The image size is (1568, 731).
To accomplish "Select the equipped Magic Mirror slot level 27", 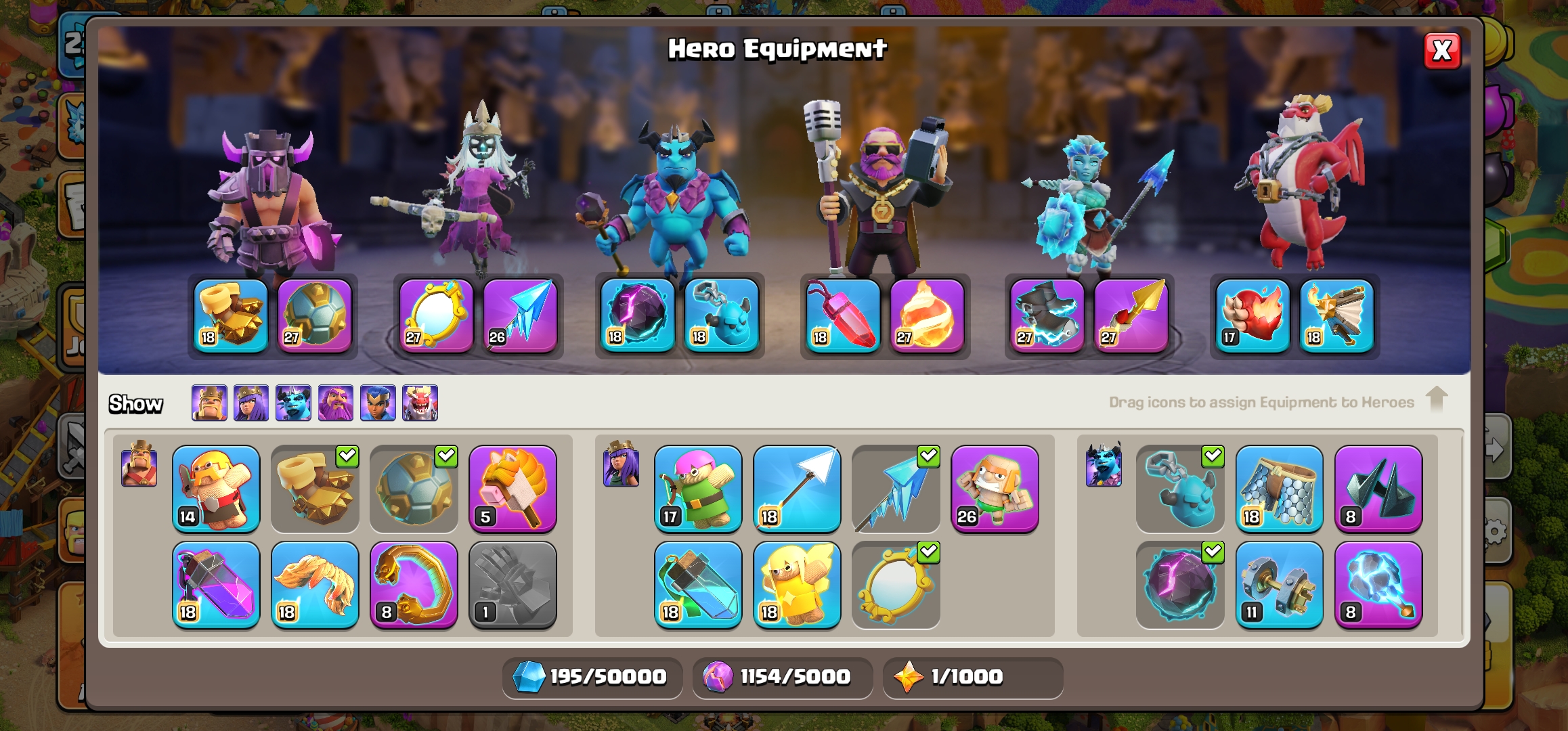I will click(x=436, y=315).
